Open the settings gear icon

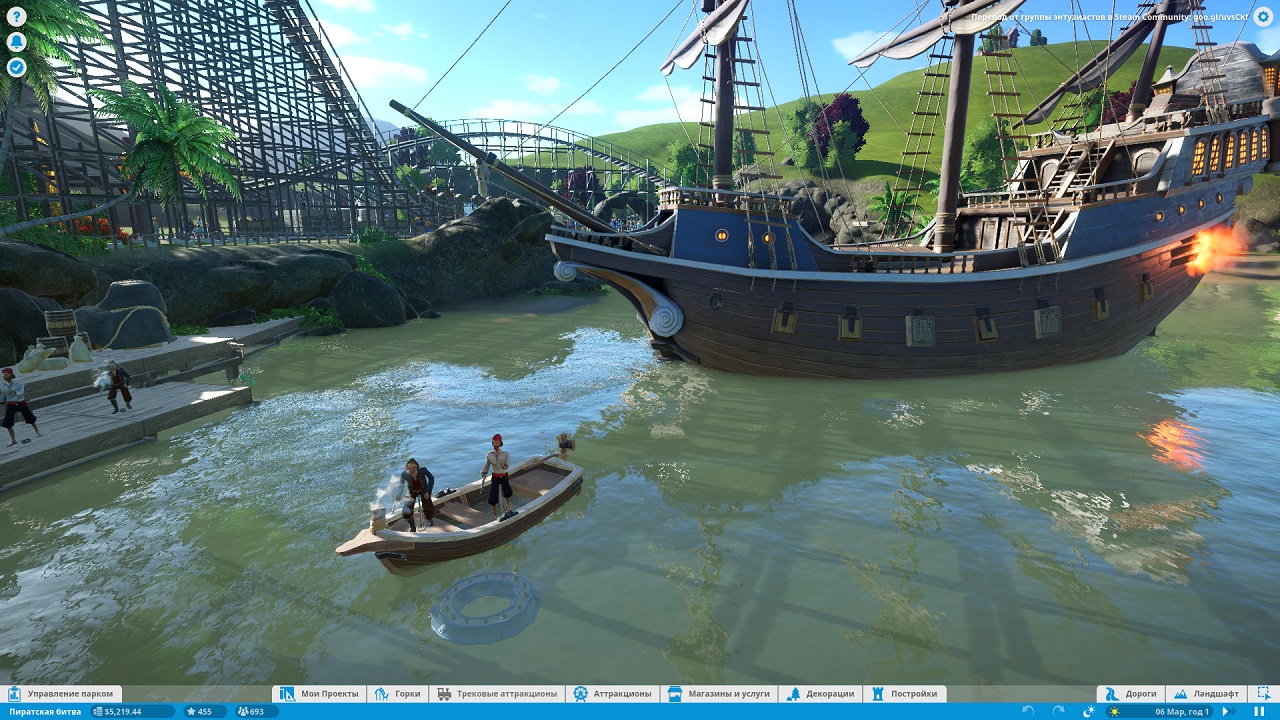(1265, 15)
